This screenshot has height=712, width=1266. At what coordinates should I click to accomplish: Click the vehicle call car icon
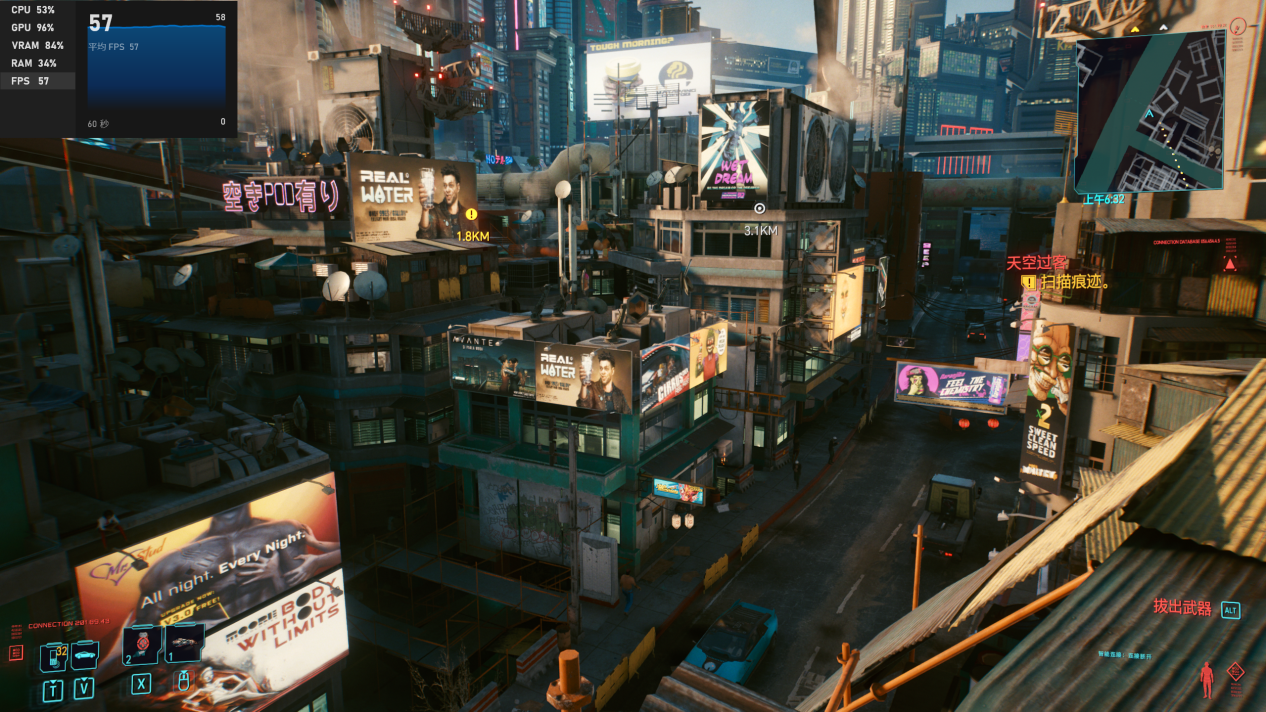coord(84,655)
